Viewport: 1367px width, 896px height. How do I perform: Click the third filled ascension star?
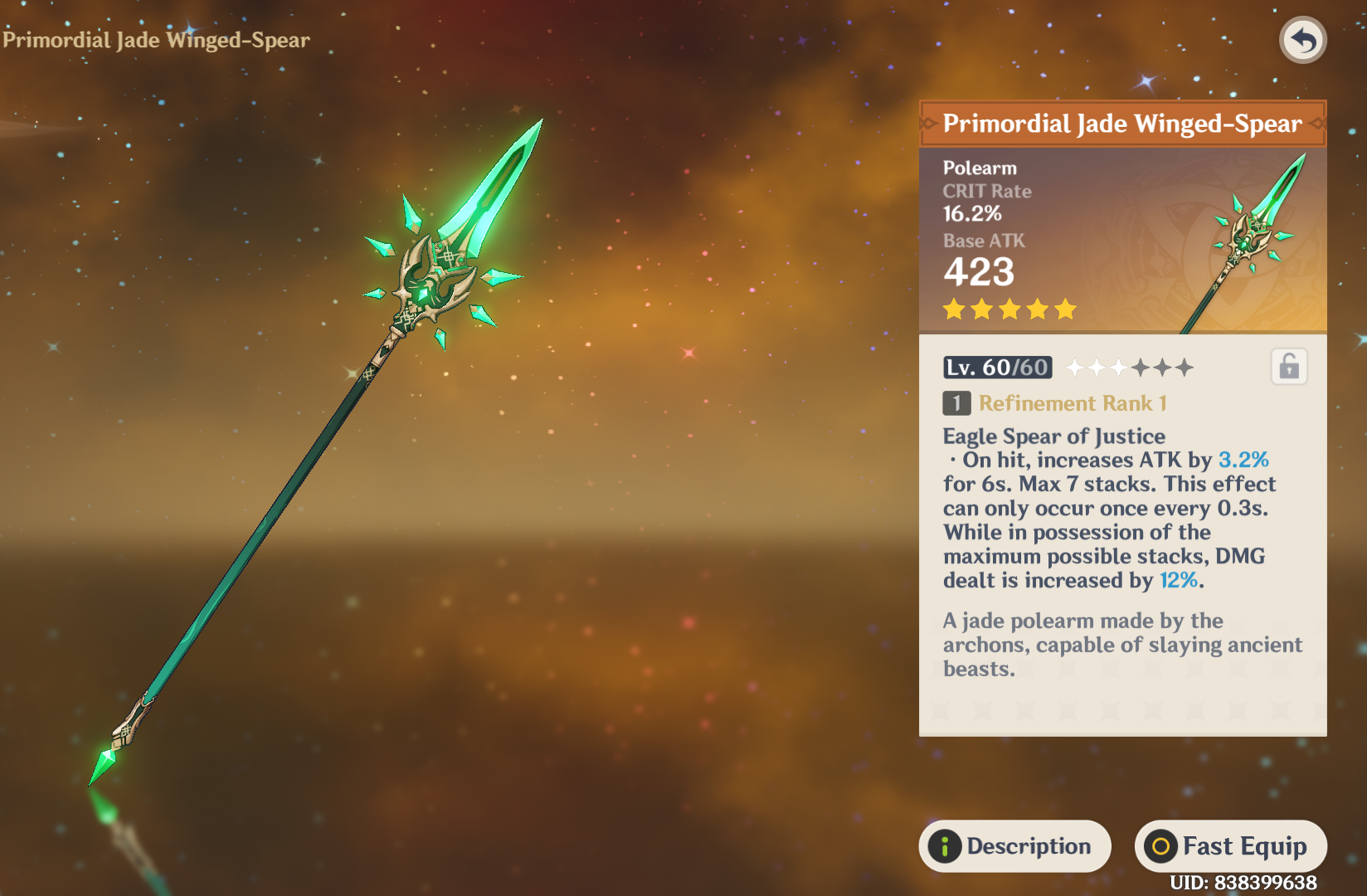1119,367
